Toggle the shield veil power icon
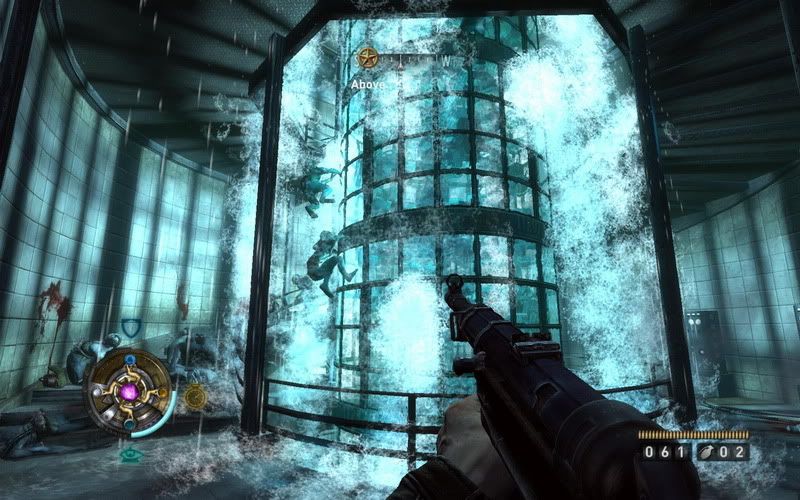This screenshot has height=500, width=800. [128, 327]
